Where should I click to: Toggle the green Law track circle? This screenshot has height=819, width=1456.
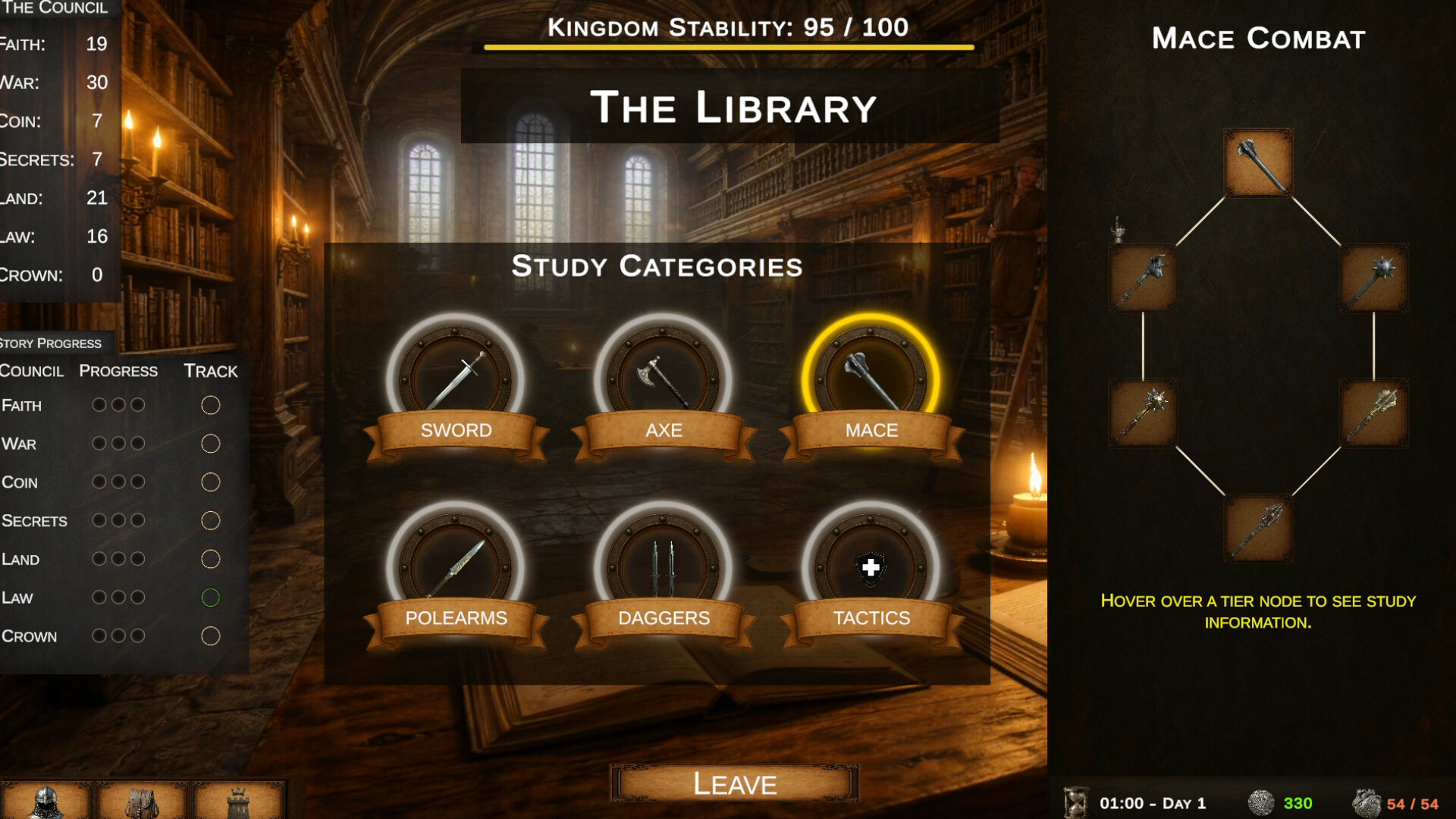point(211,598)
